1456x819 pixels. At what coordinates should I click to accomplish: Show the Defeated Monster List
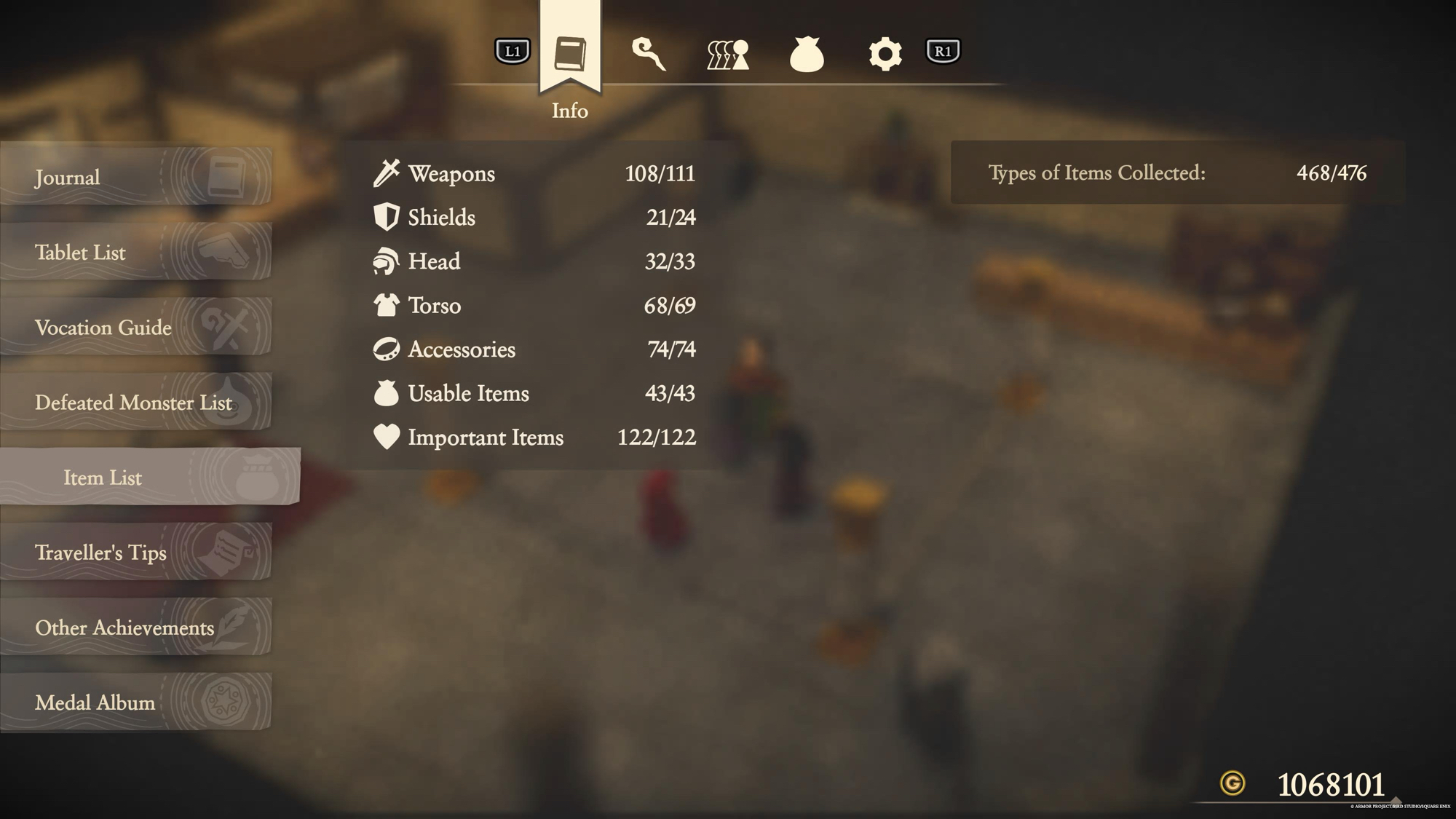tap(135, 402)
